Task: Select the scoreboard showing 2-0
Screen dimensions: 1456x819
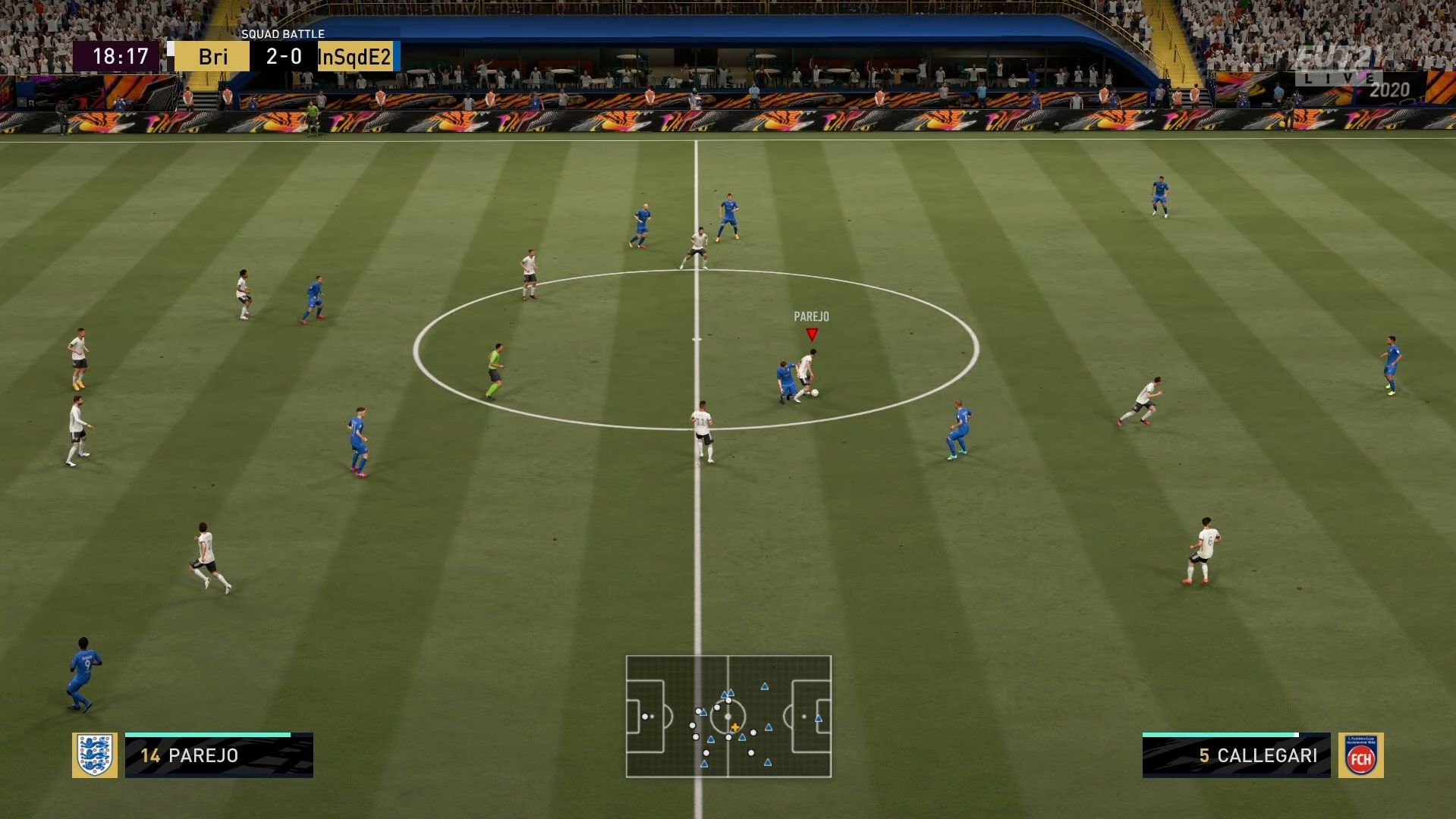Action: click(x=282, y=55)
